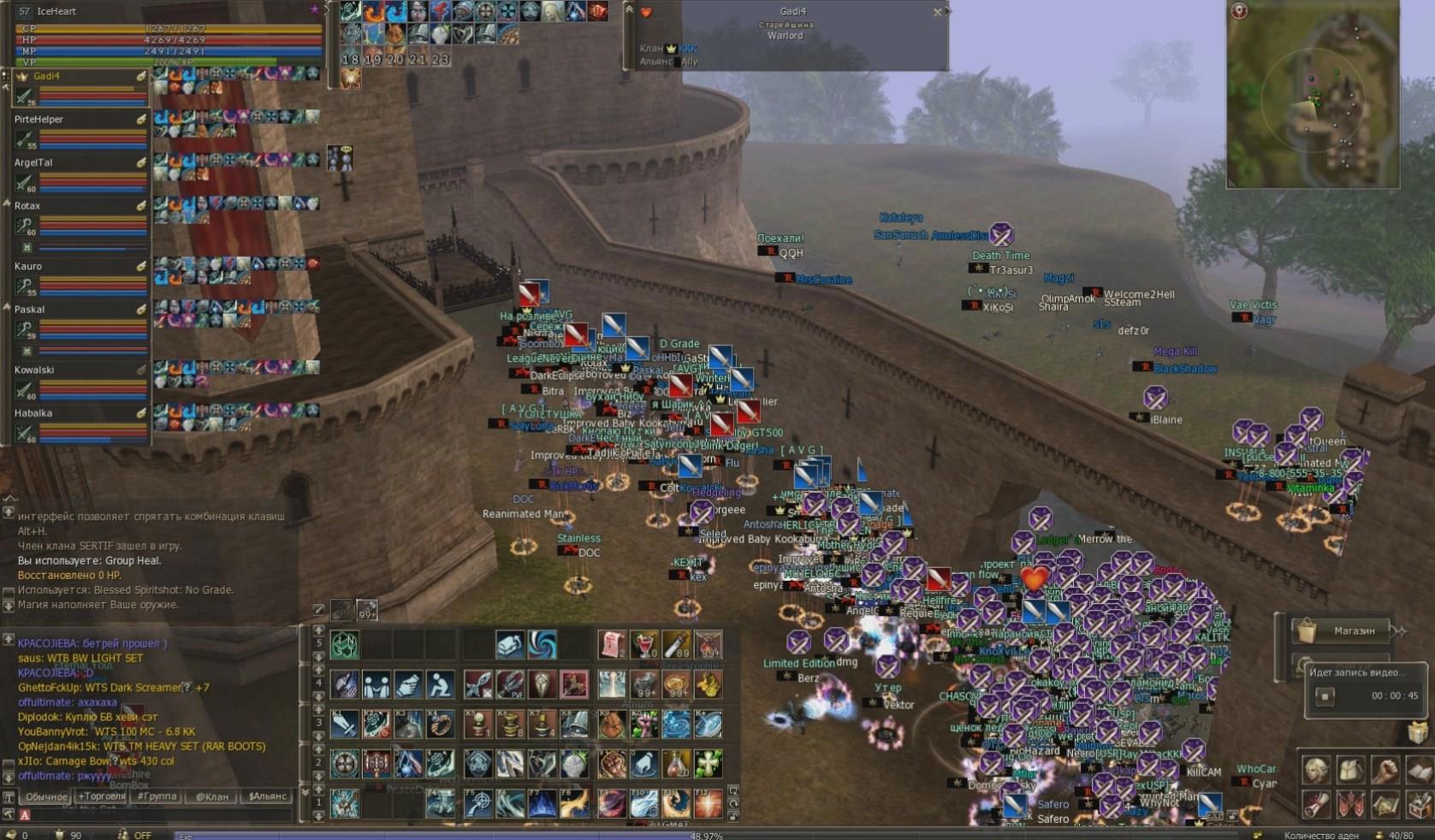This screenshot has width=1435, height=840.
Task: Use the green cross skill on hotbar
Action: [708, 763]
